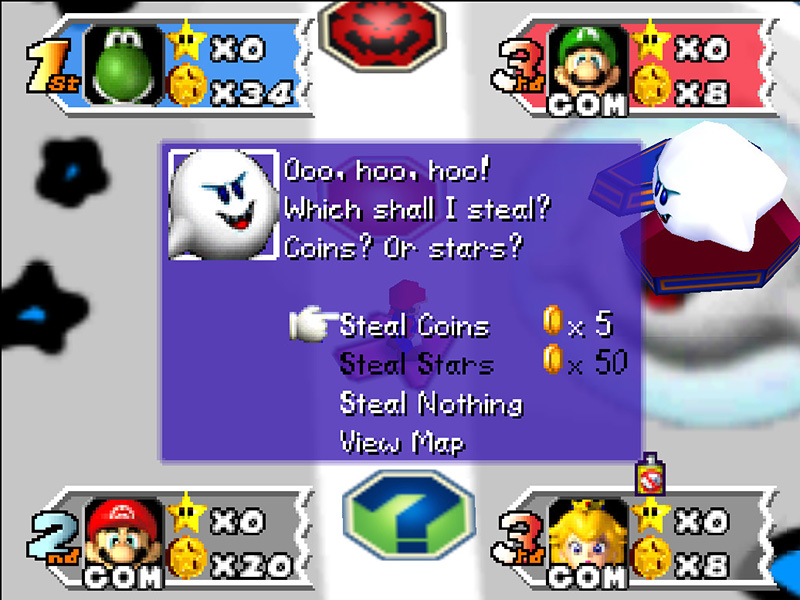The width and height of the screenshot is (800, 600).
Task: Click the red Bowser space indicator
Action: 368,27
